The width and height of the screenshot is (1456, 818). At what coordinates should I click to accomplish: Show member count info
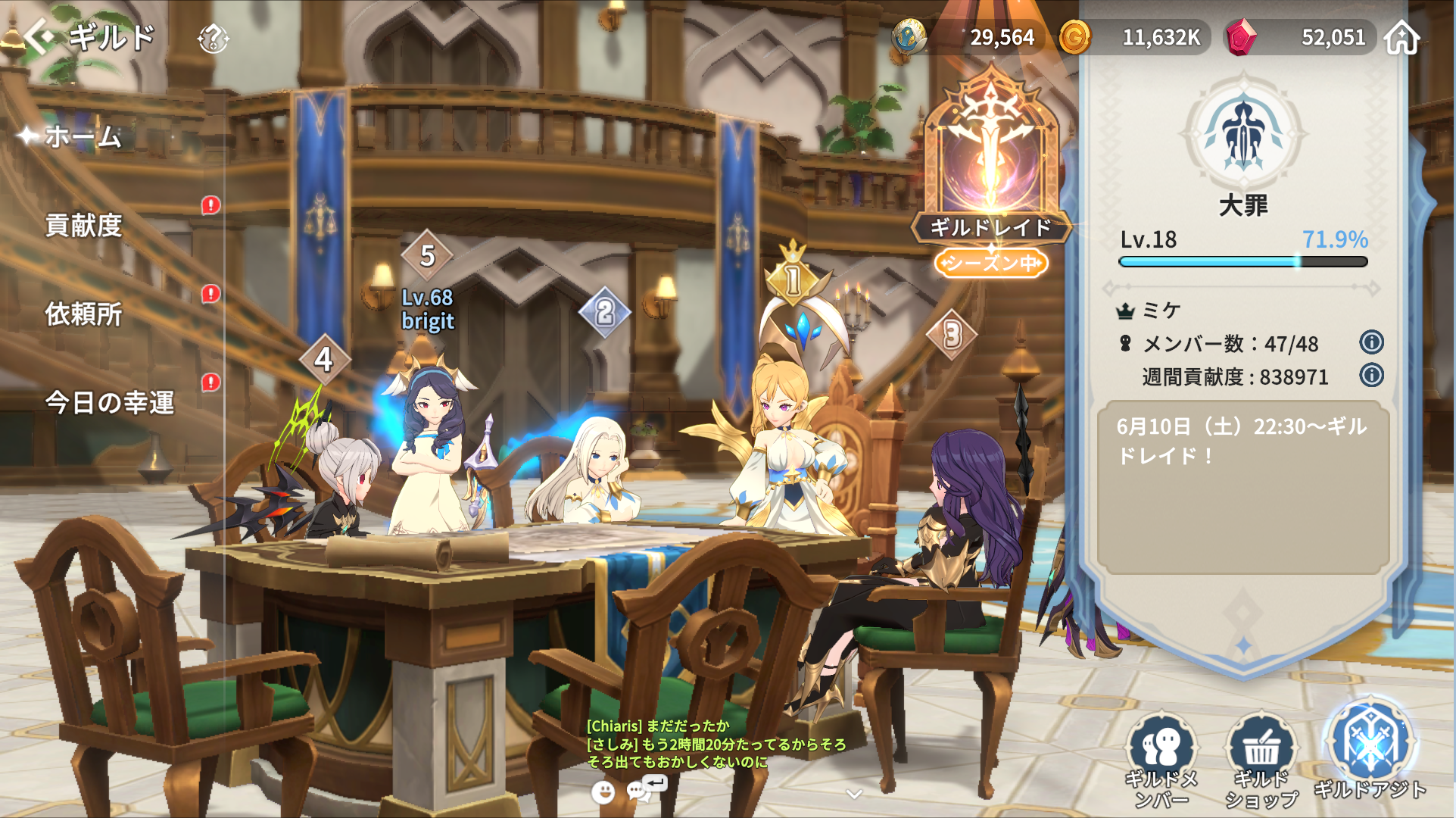pos(1371,342)
